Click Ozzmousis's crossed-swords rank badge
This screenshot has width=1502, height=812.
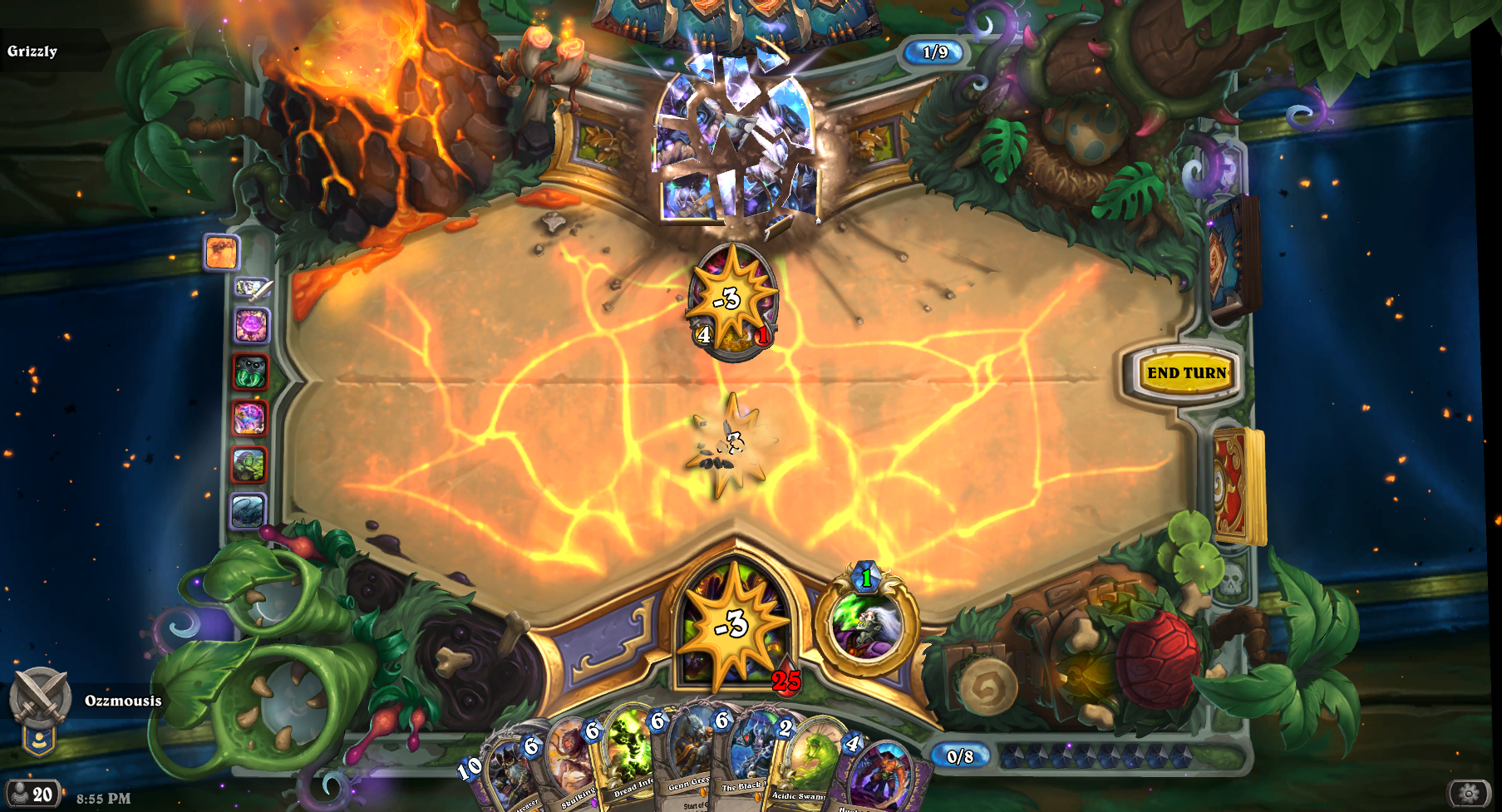pos(39,698)
